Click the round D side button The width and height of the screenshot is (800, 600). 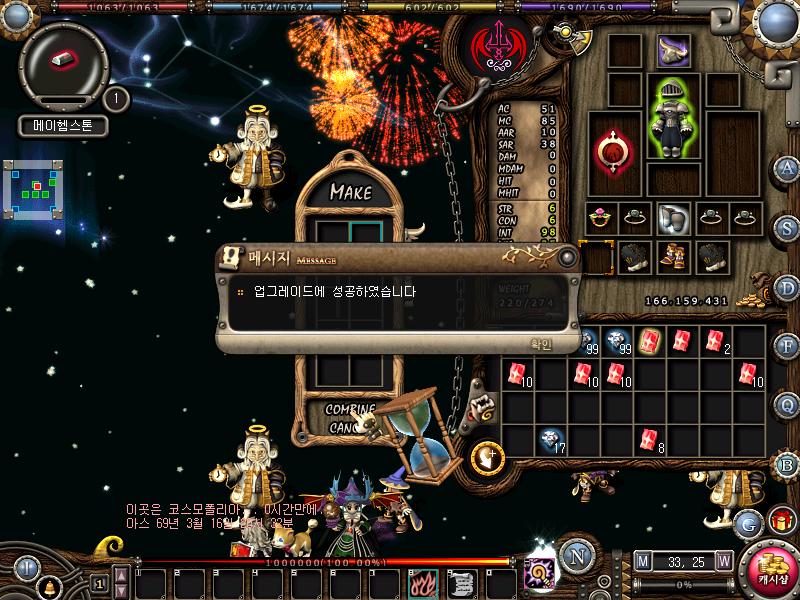click(x=788, y=288)
